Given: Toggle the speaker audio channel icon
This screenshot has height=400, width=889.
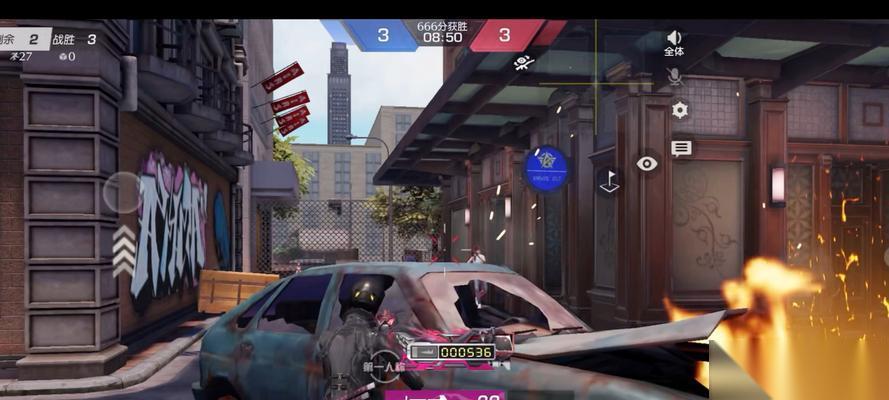Looking at the screenshot, I should point(674,38).
